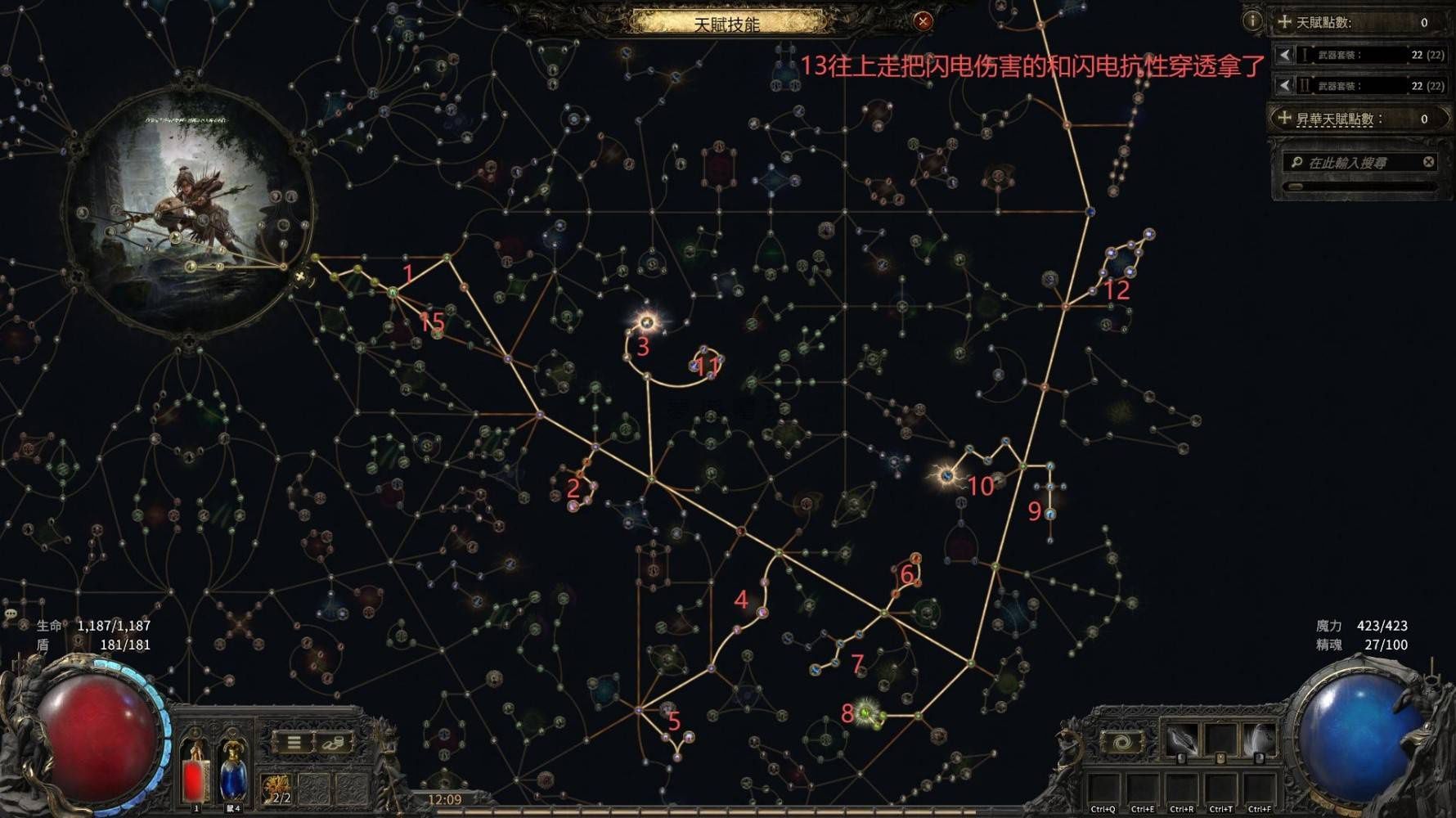1456x818 pixels.
Task: Open the info button beside 天賦點數
Action: click(1252, 21)
